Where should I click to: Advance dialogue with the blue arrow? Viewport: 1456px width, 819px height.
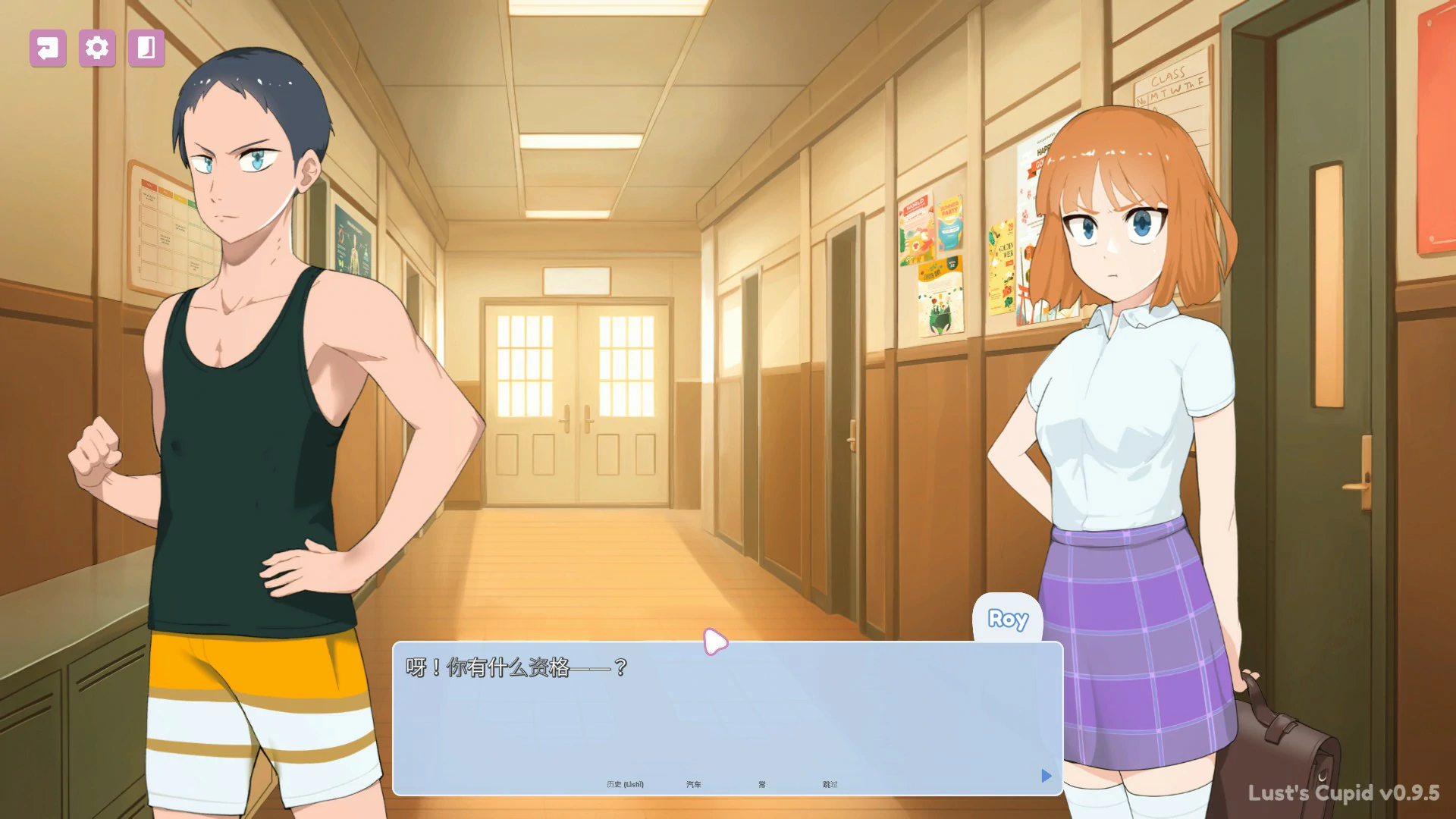click(1046, 776)
